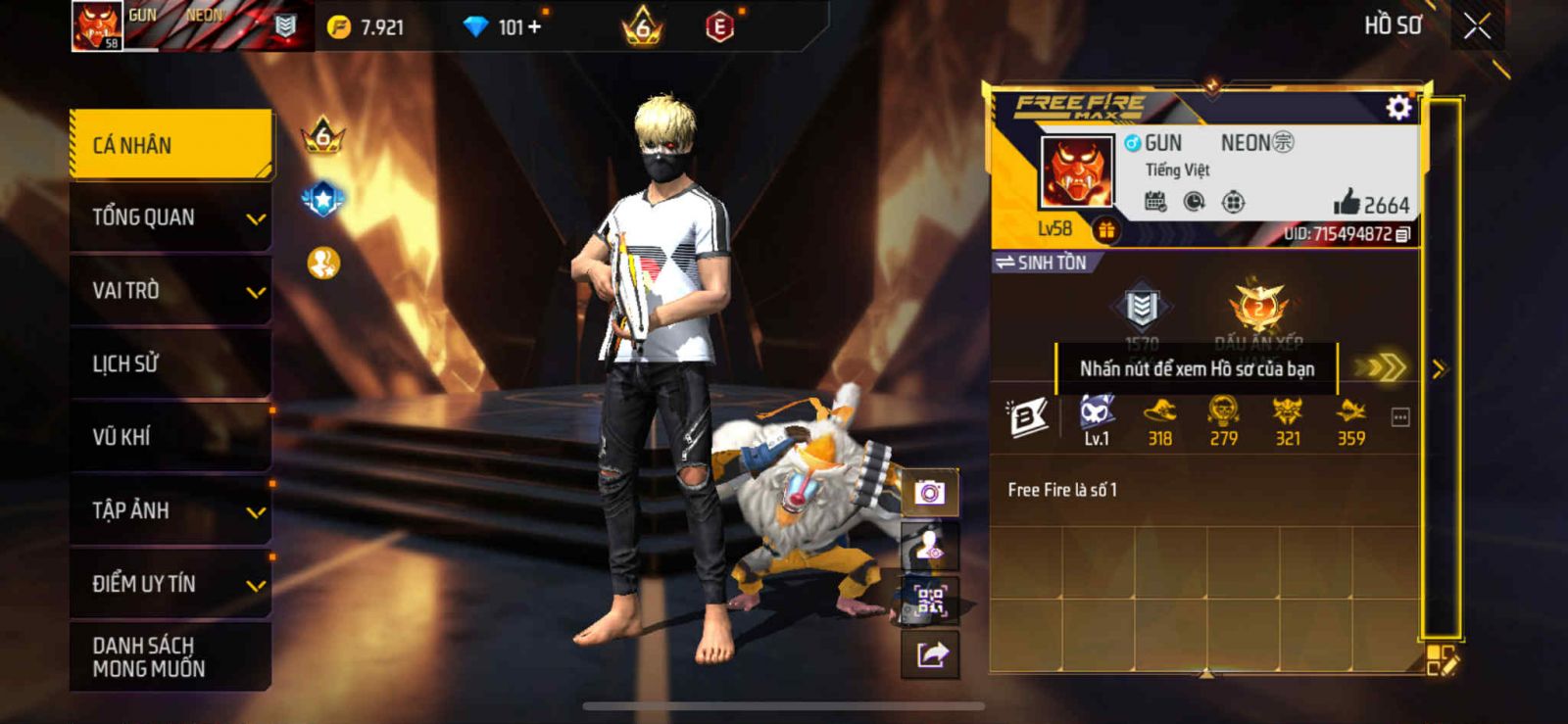The image size is (1568, 724).
Task: Open the red demon mask avatar
Action: pyautogui.click(x=1077, y=170)
